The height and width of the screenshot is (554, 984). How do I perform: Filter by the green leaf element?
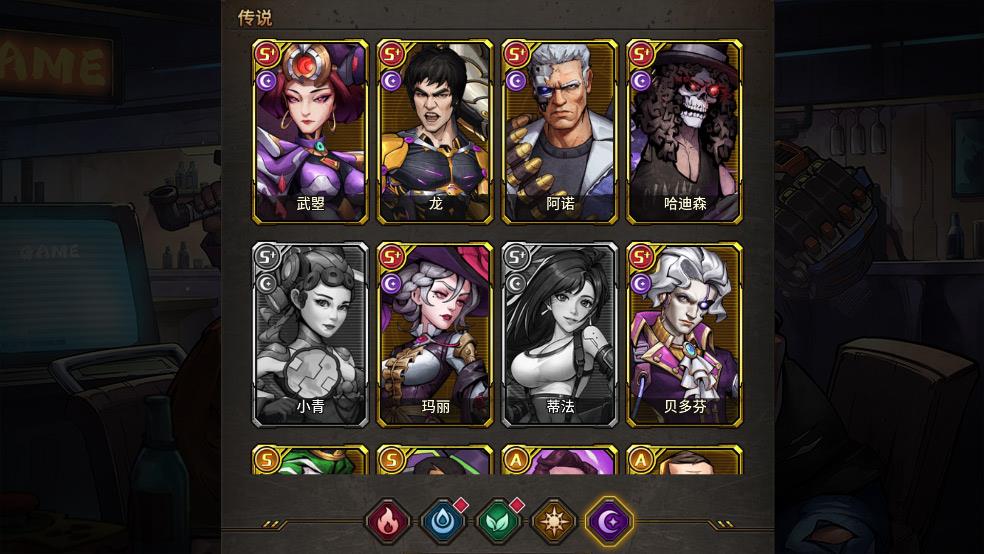(x=498, y=521)
